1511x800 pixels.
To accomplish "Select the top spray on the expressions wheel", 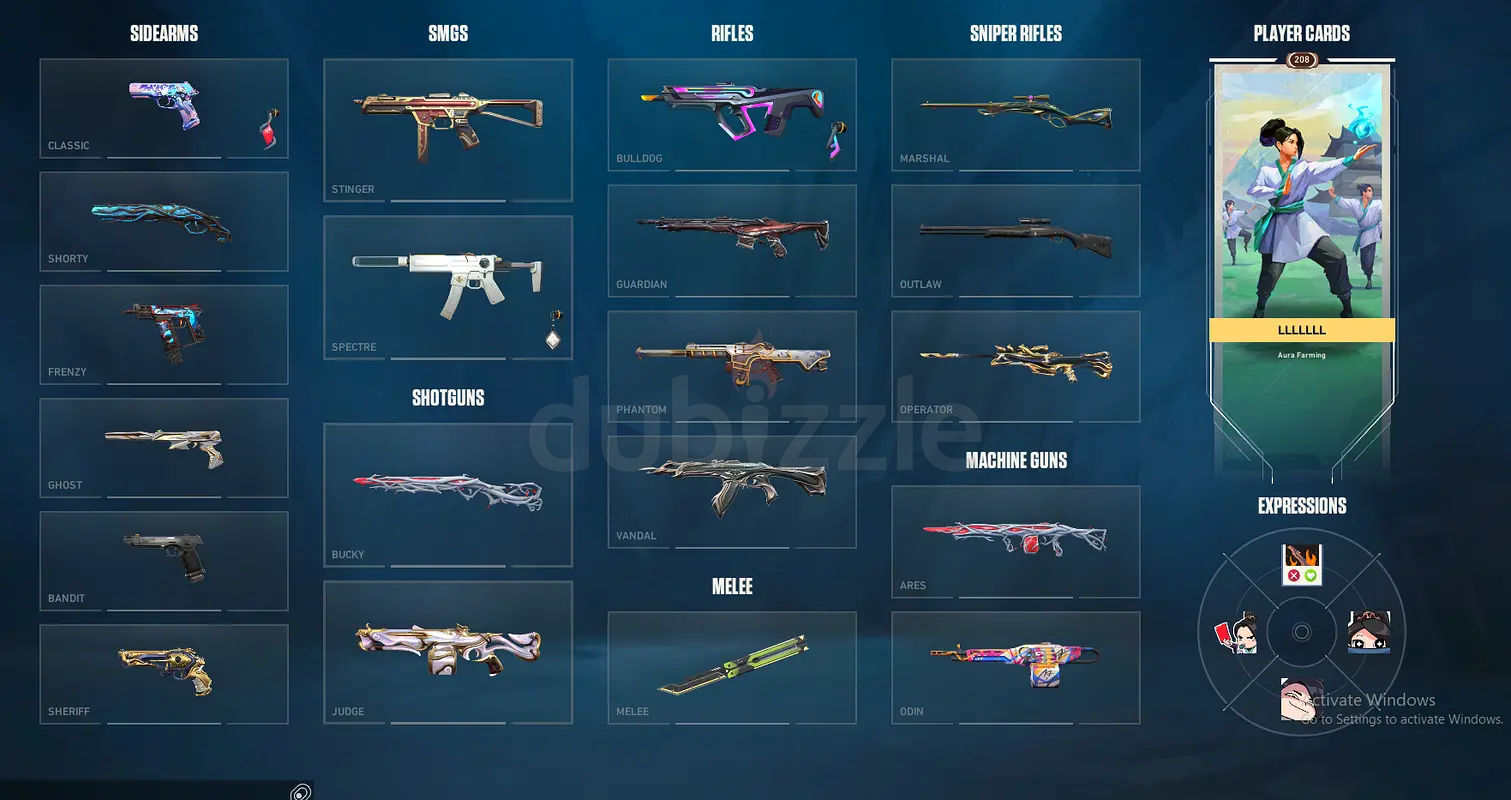I will pyautogui.click(x=1302, y=565).
